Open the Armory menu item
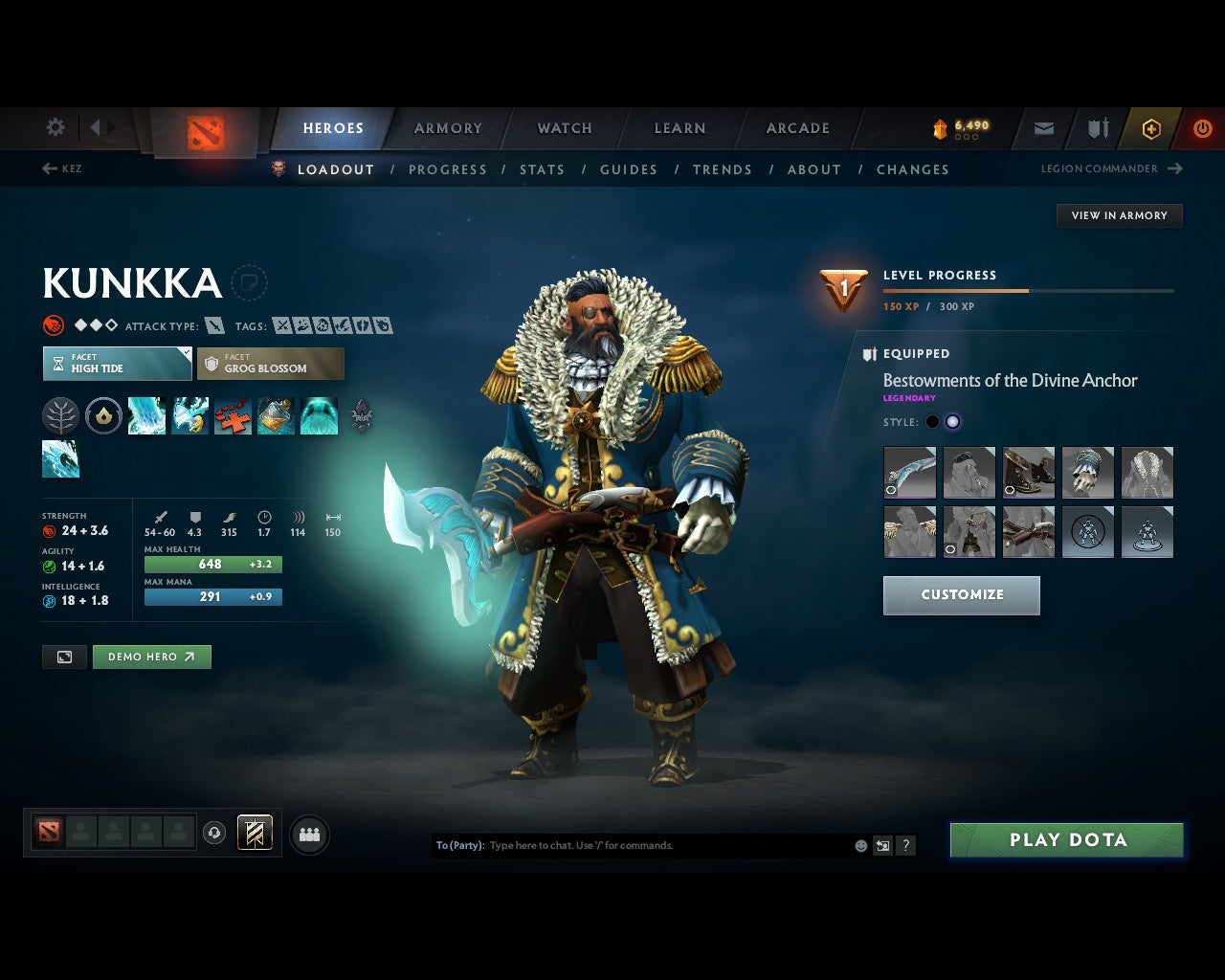This screenshot has height=980, width=1225. (447, 127)
